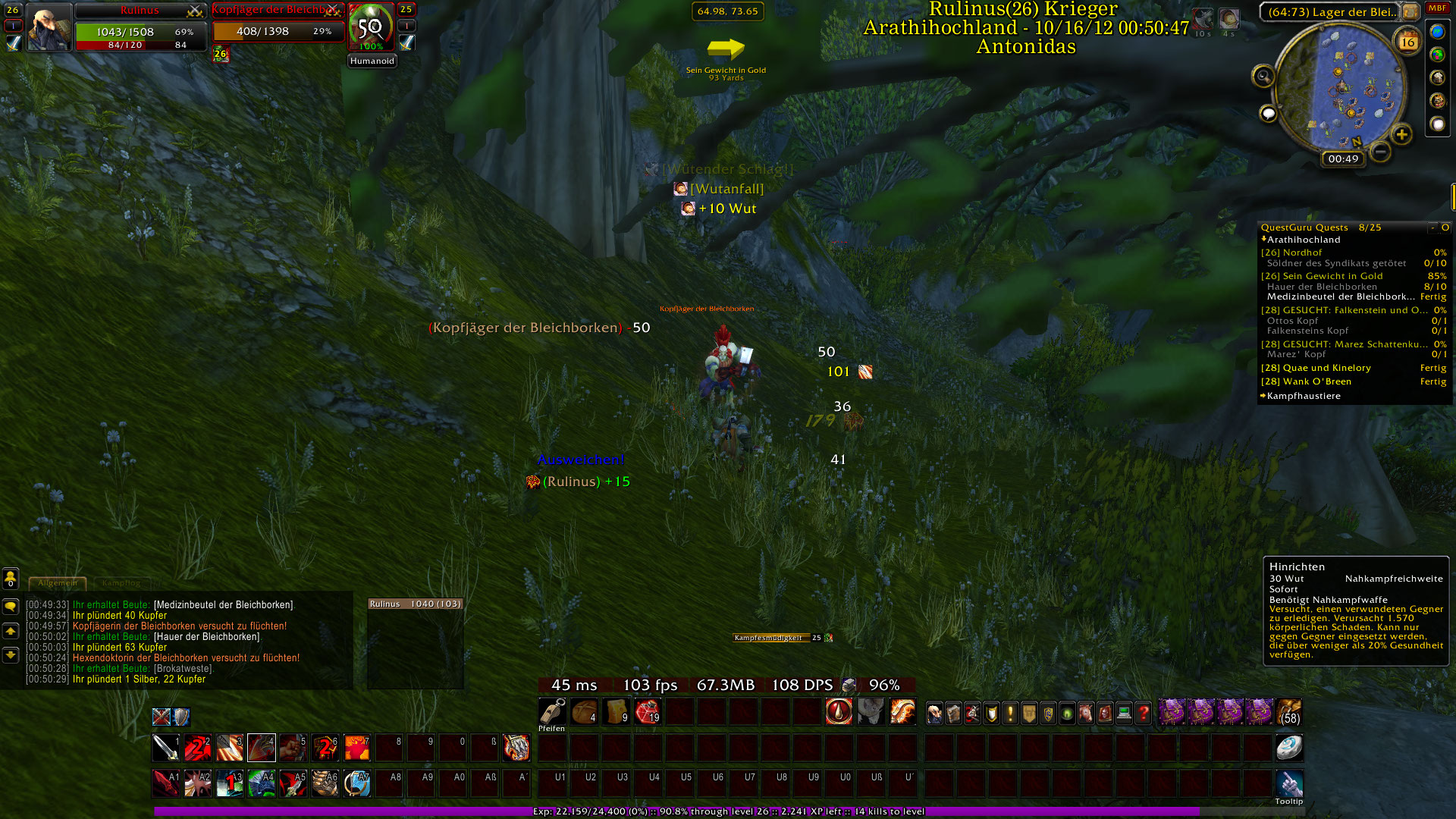
Task: Activate the sword ability in slot 1
Action: click(x=166, y=748)
